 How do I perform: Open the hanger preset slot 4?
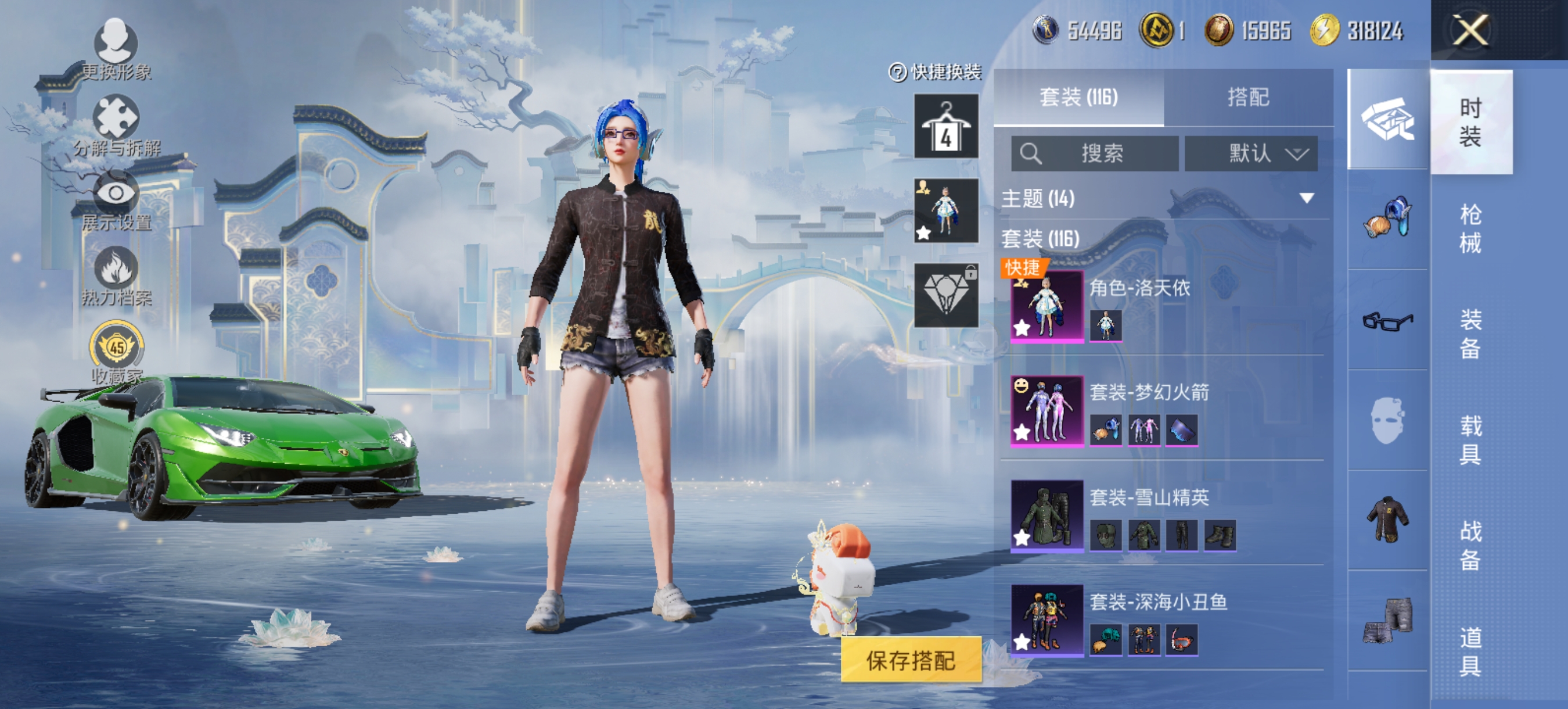(946, 126)
